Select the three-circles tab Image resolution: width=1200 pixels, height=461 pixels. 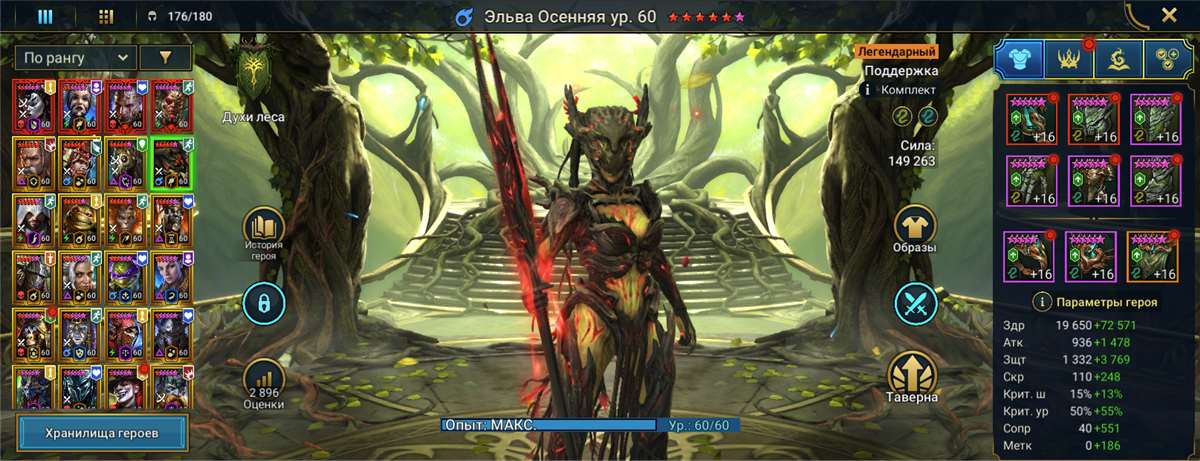[x=1168, y=59]
